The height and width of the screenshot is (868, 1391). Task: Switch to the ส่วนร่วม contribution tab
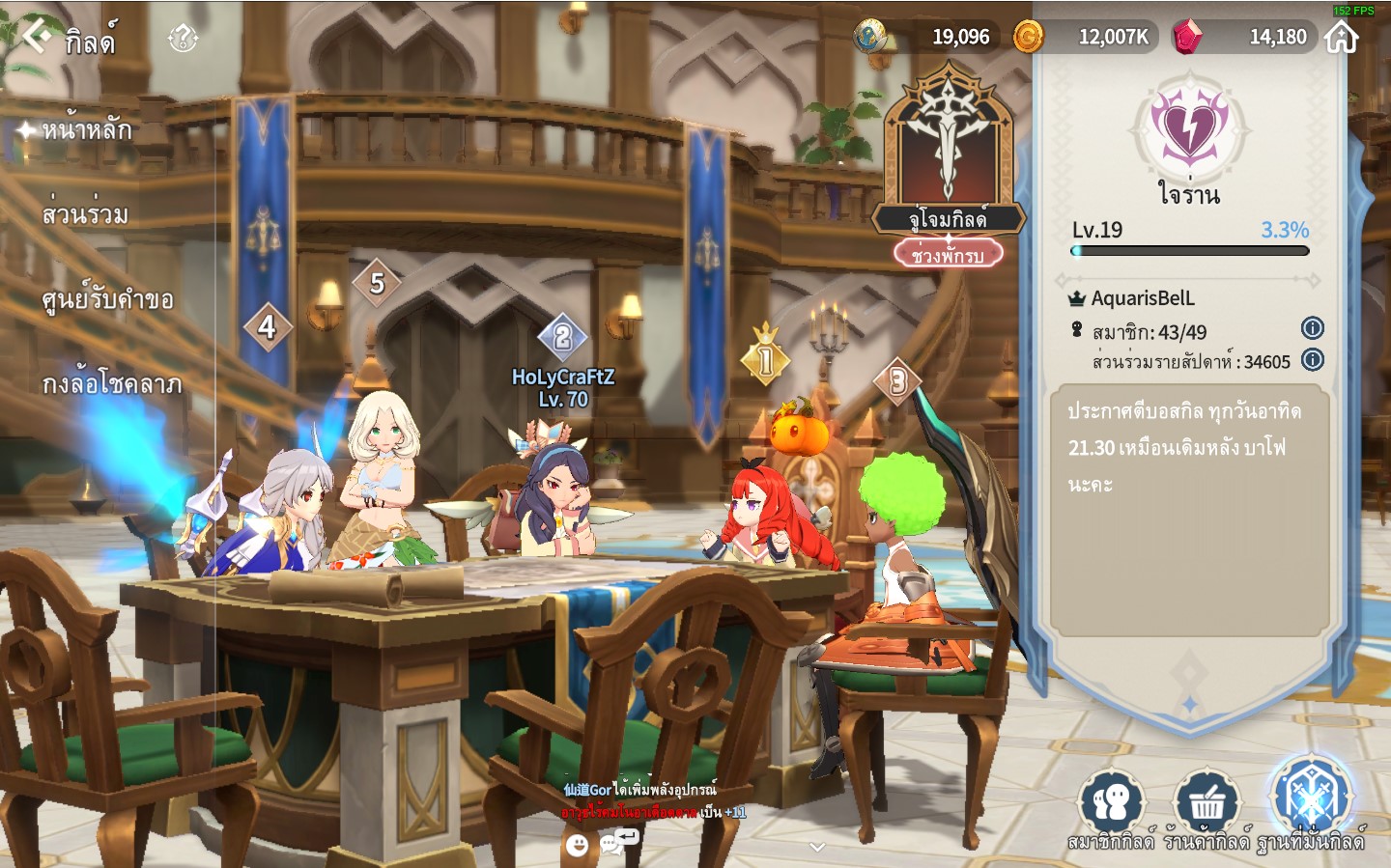(85, 214)
